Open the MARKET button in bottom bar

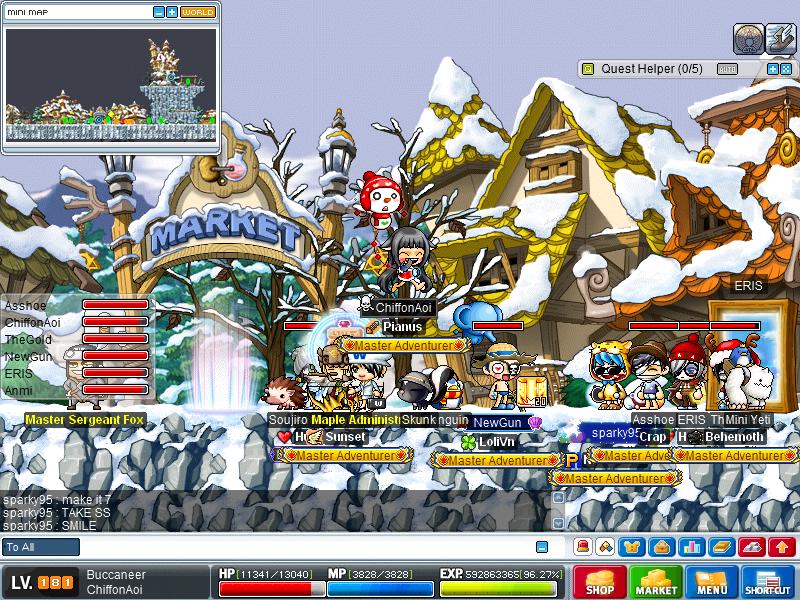656,582
